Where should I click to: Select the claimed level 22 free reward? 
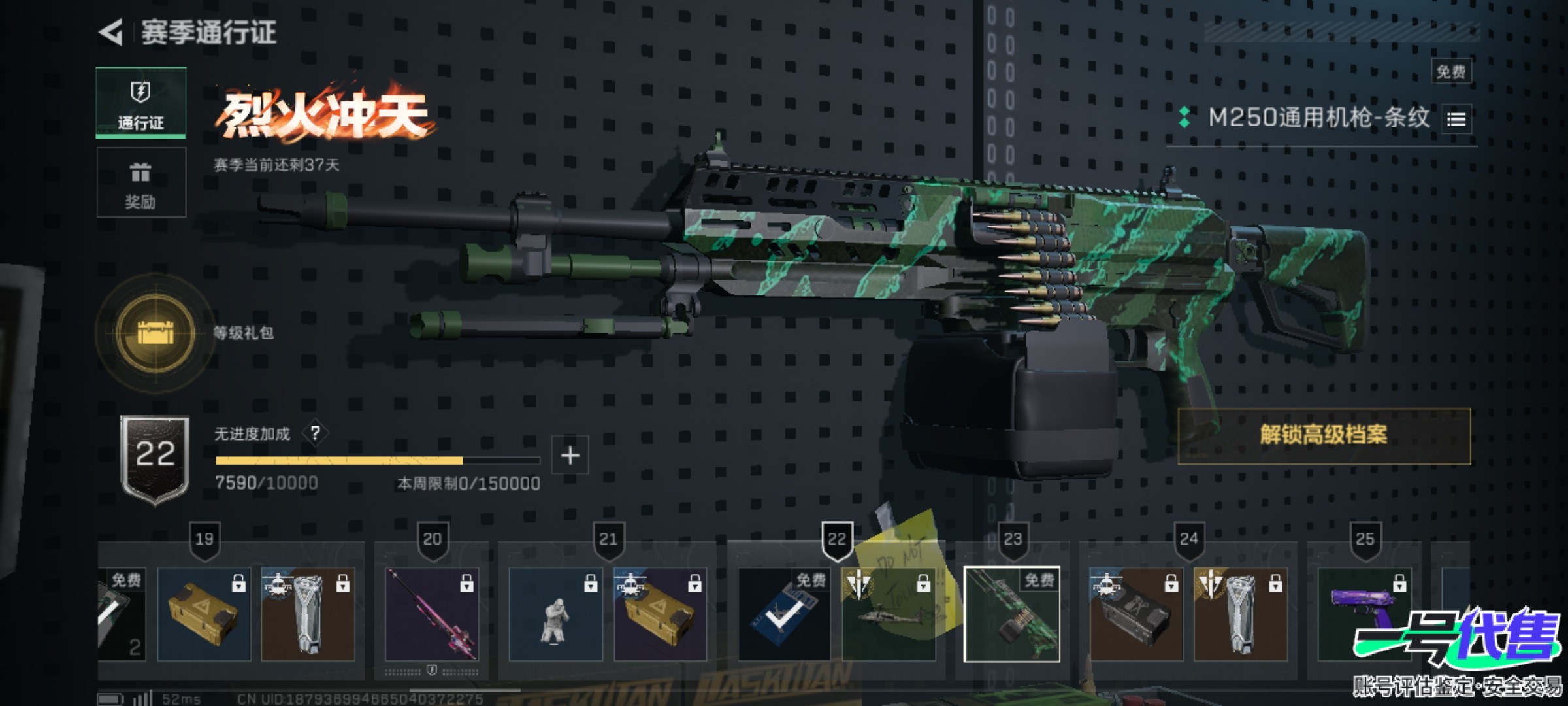click(784, 614)
